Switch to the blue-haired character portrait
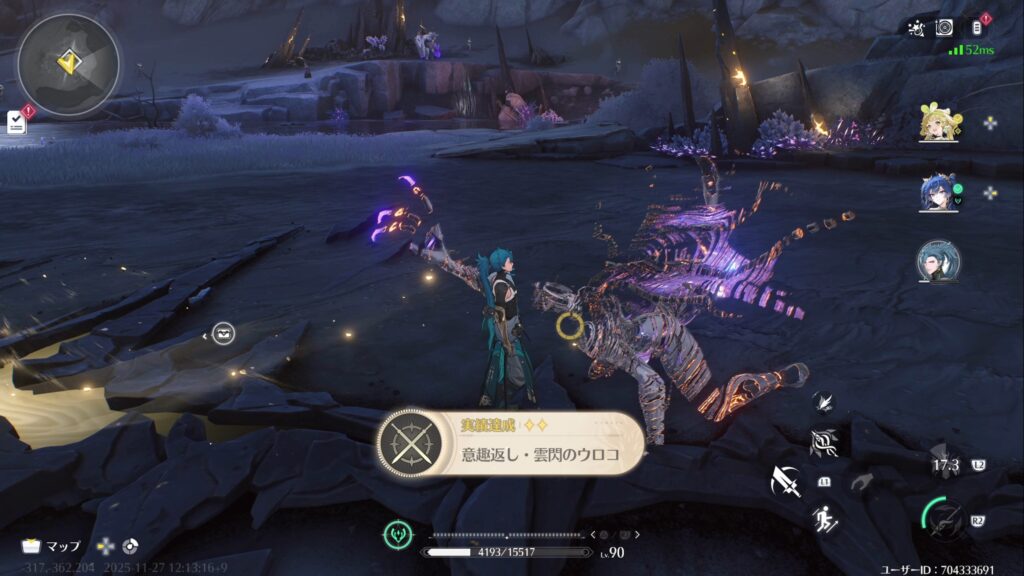Image resolution: width=1024 pixels, height=576 pixels. tap(939, 193)
